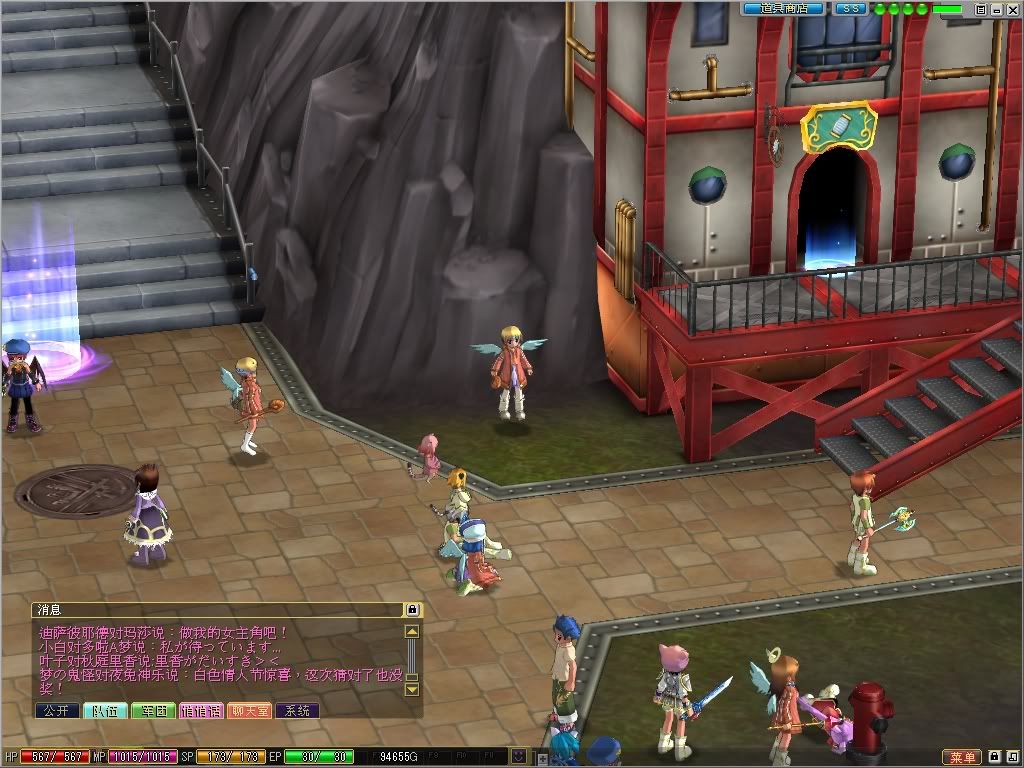Image resolution: width=1024 pixels, height=768 pixels.
Task: Open the 聊天室 chat room tab
Action: click(249, 711)
